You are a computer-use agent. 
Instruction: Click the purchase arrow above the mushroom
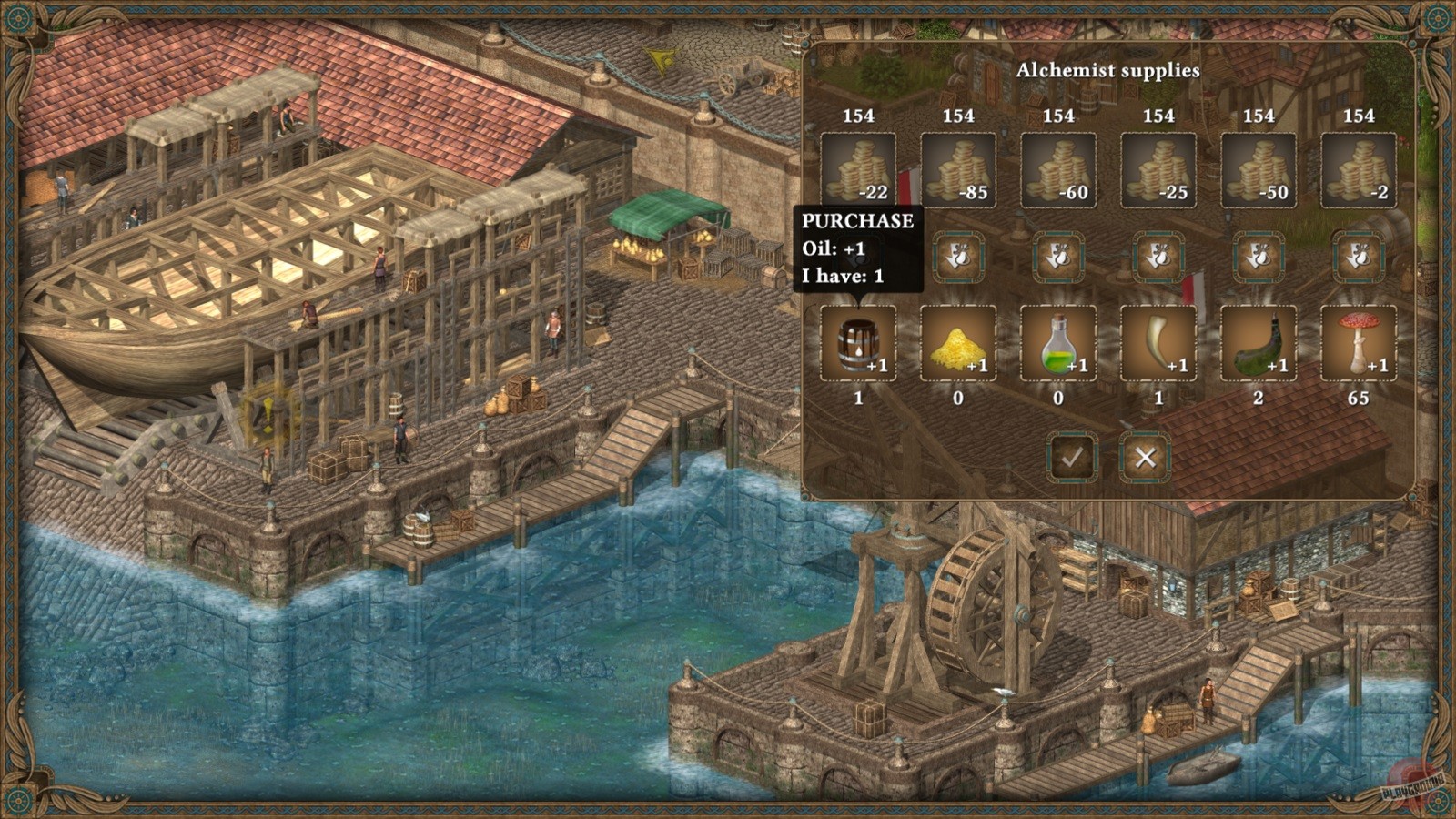point(1357,257)
